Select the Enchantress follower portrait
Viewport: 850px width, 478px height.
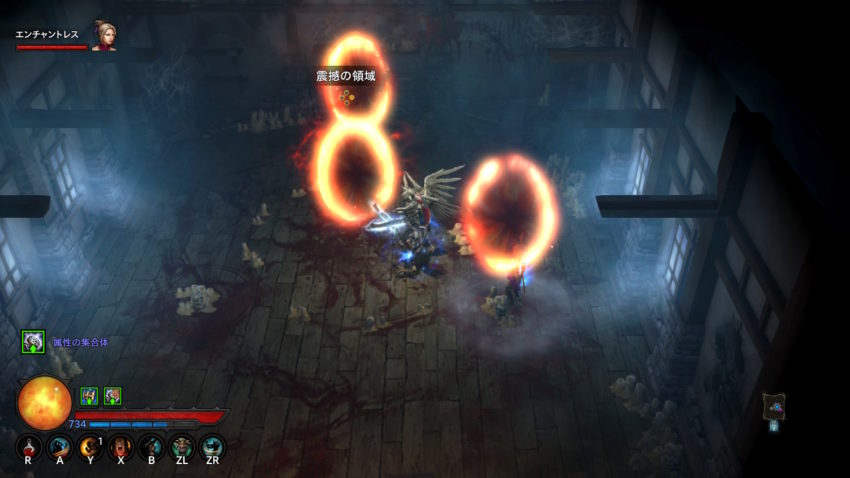pos(103,35)
